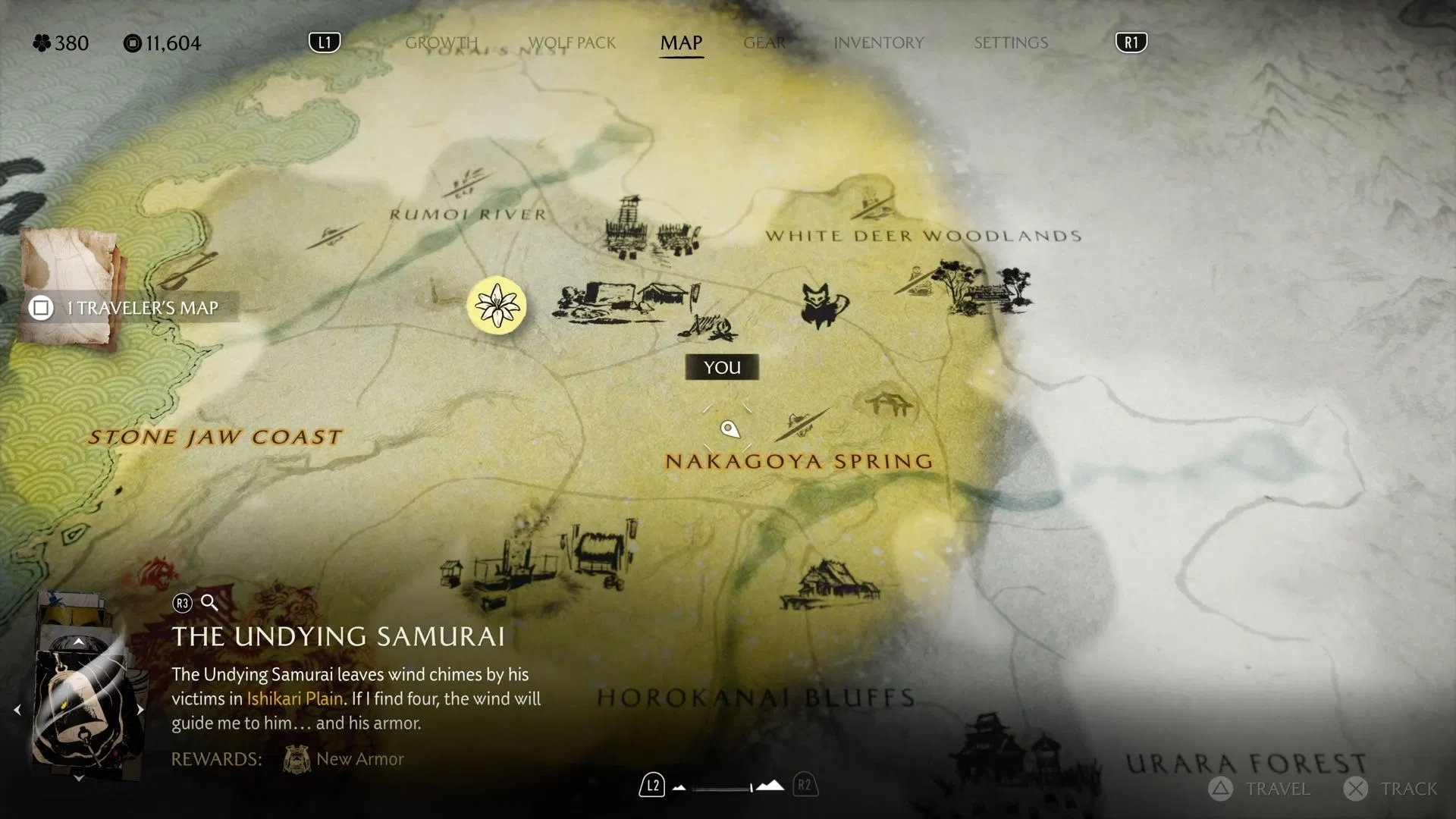Click the Ishikari Plain location link

click(x=293, y=699)
